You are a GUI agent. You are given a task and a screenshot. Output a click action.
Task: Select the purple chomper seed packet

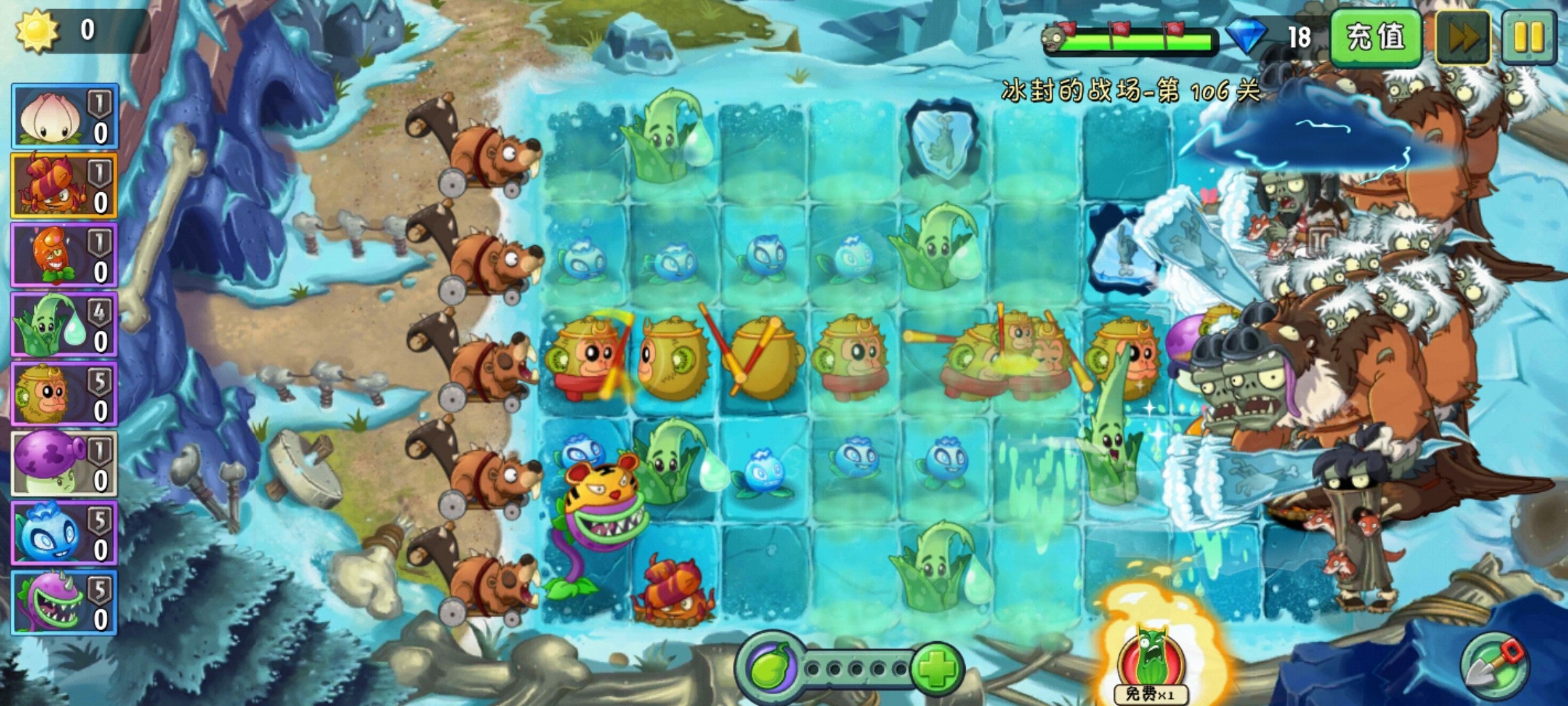pyautogui.click(x=63, y=602)
